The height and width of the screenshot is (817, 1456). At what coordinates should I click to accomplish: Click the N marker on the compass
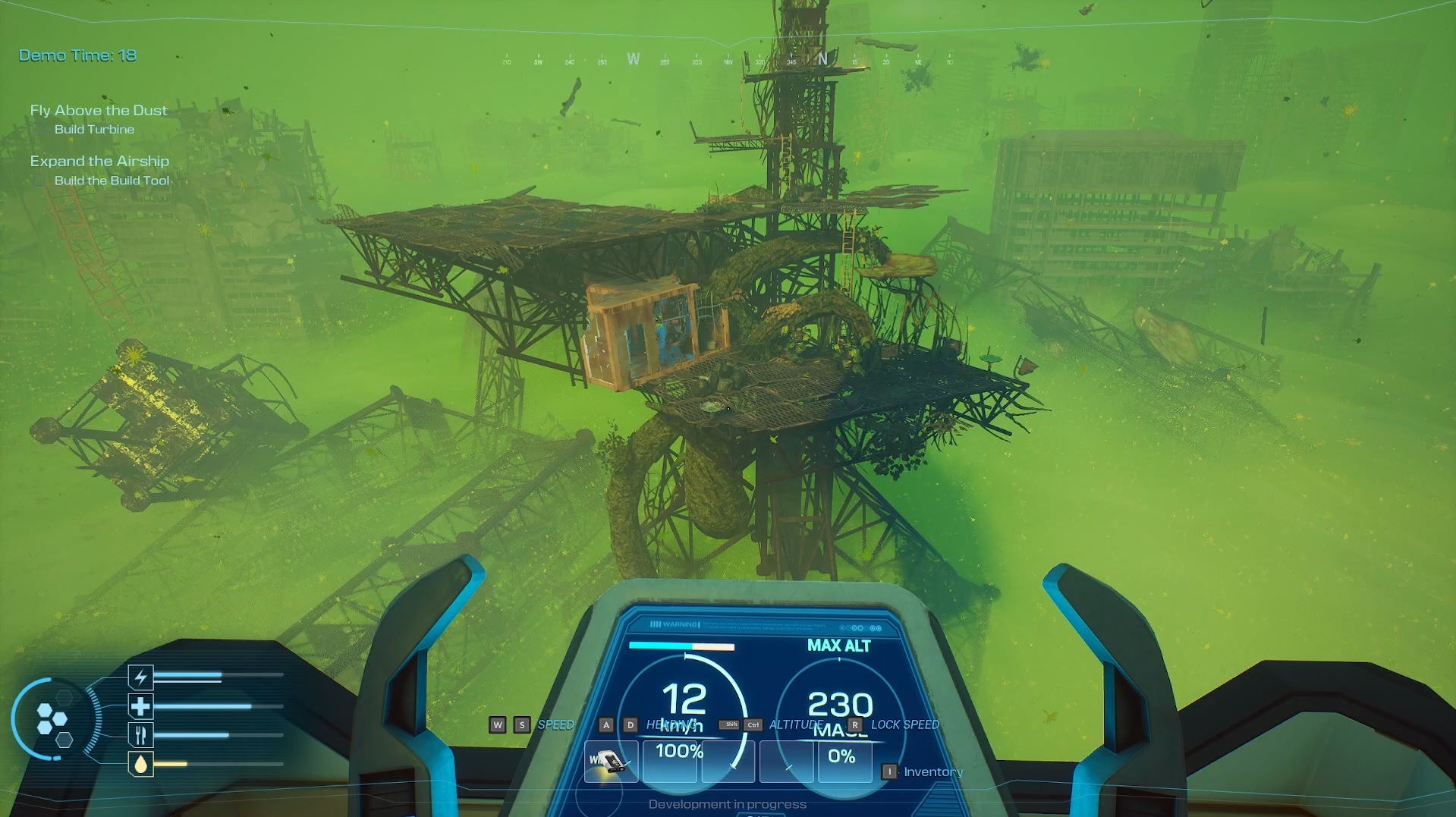(822, 59)
